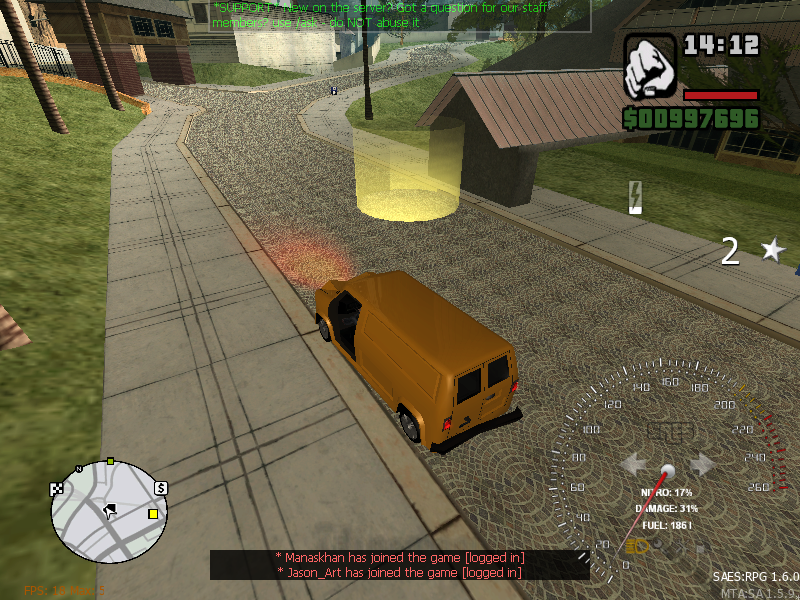
Task: Select the dollar sign blip on minimap
Action: tap(161, 487)
